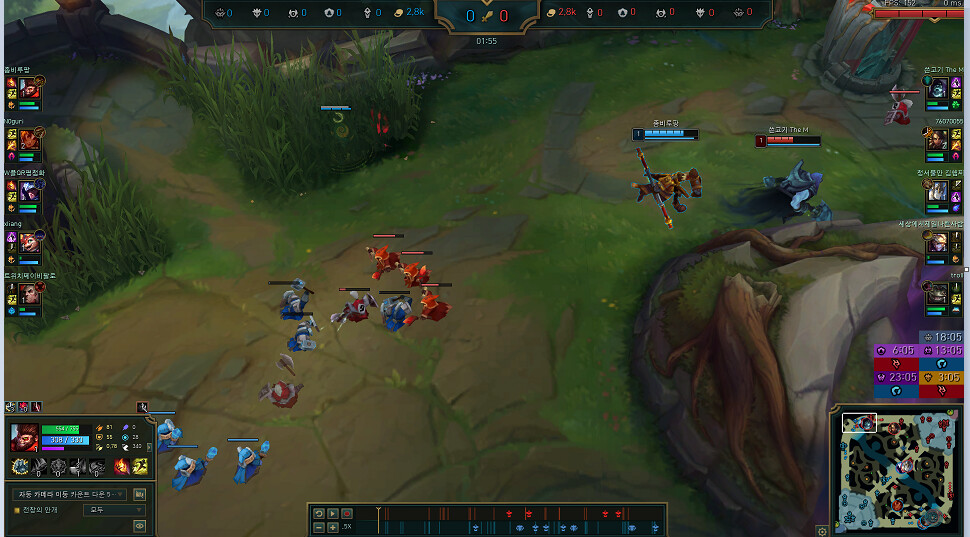Select Wukong's first ability icon

39,466
